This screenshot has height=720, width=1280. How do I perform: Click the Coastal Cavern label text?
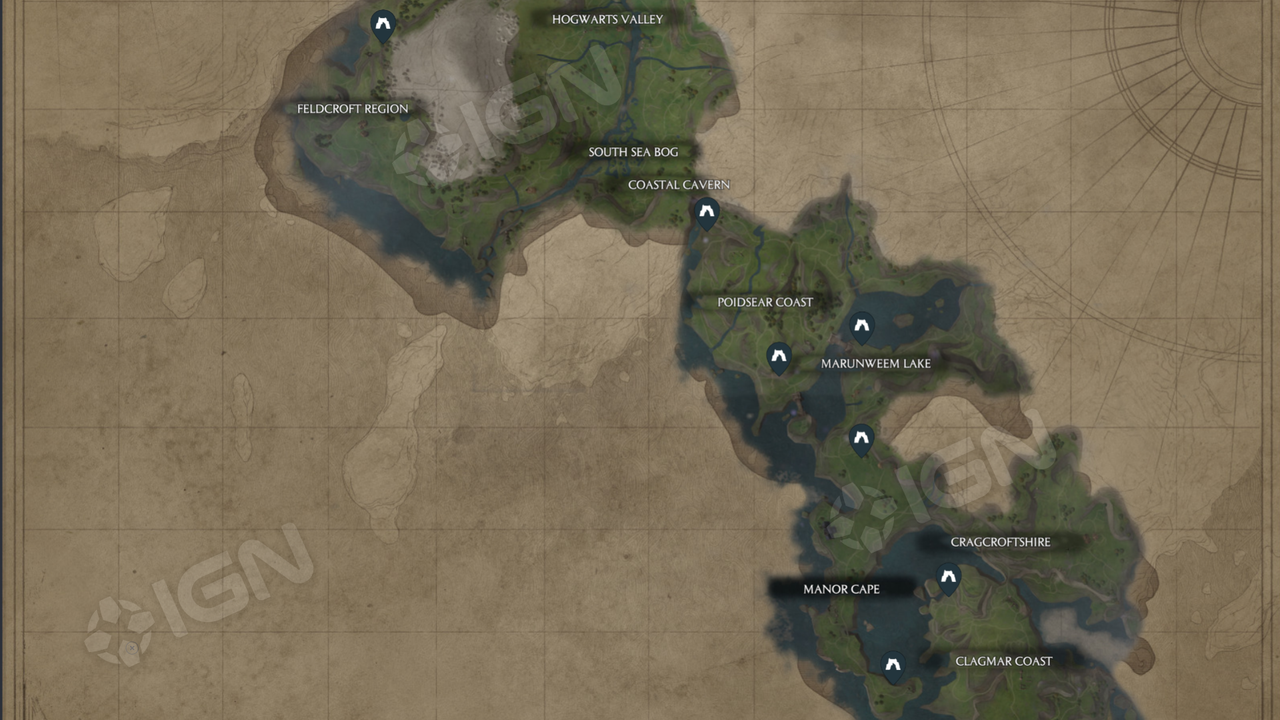pyautogui.click(x=679, y=184)
